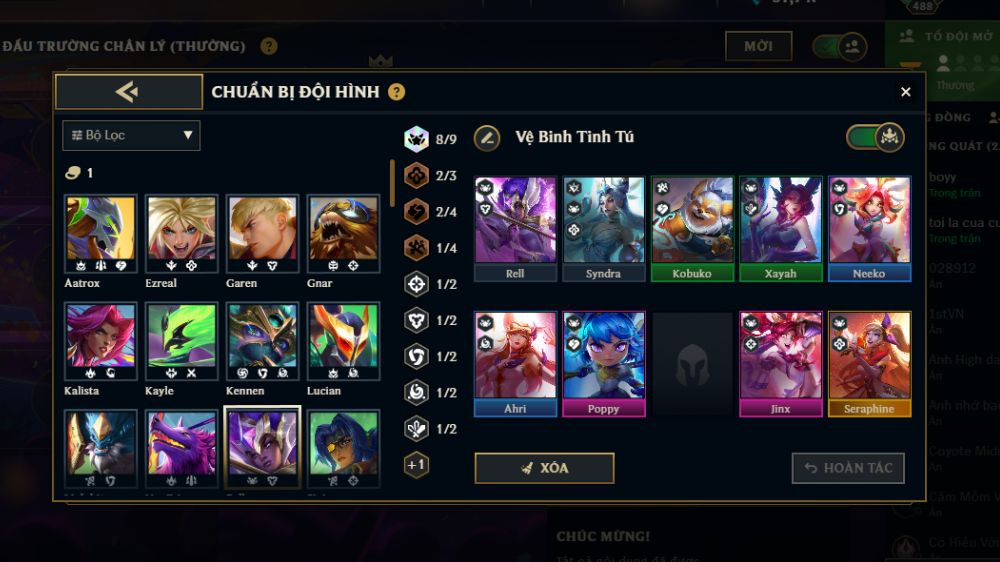The width and height of the screenshot is (1000, 562).
Task: Pick Garen from the champion pool
Action: (262, 234)
